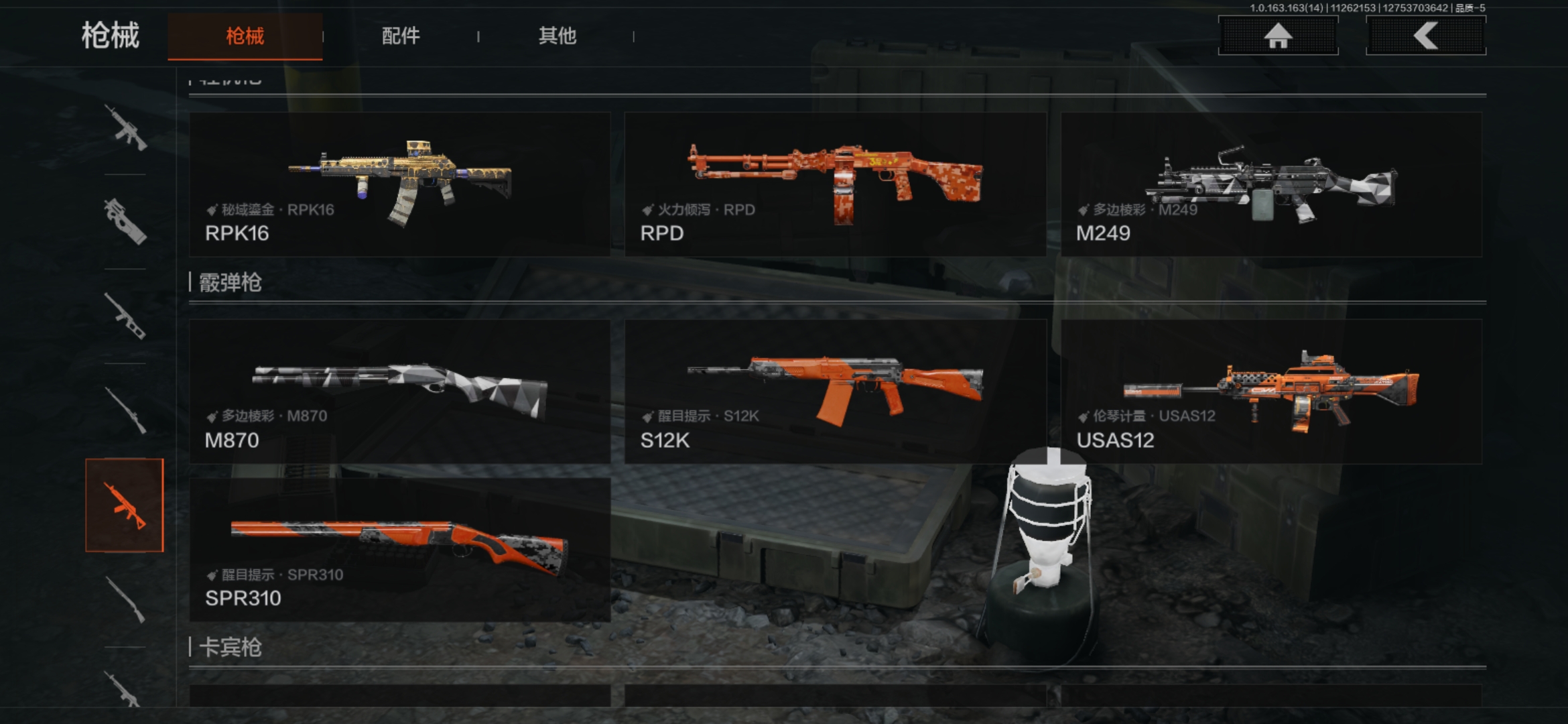Screen dimensions: 1568x724
Task: Select the USAS12 weapon card
Action: tap(1271, 391)
